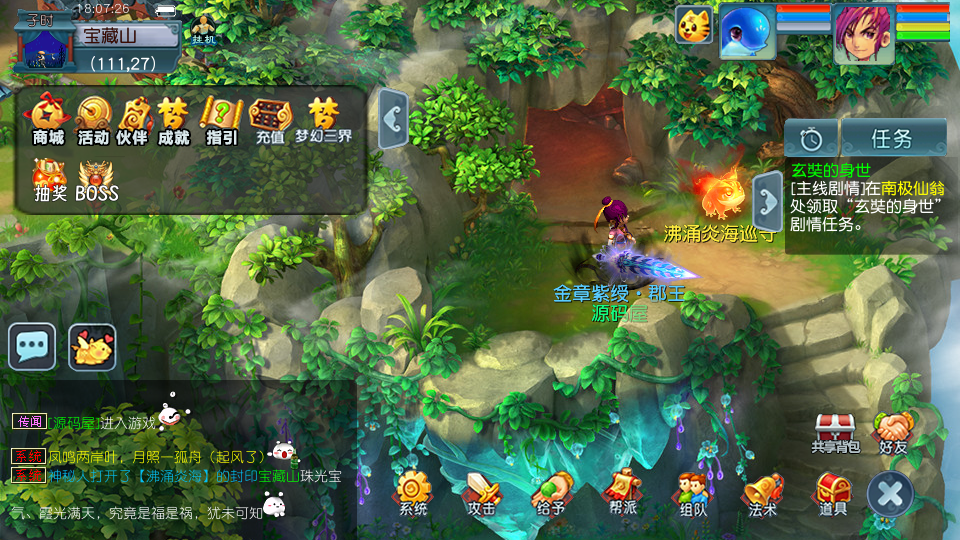Collapse the top menu with left arrow
Image resolution: width=960 pixels, height=540 pixels.
point(394,120)
